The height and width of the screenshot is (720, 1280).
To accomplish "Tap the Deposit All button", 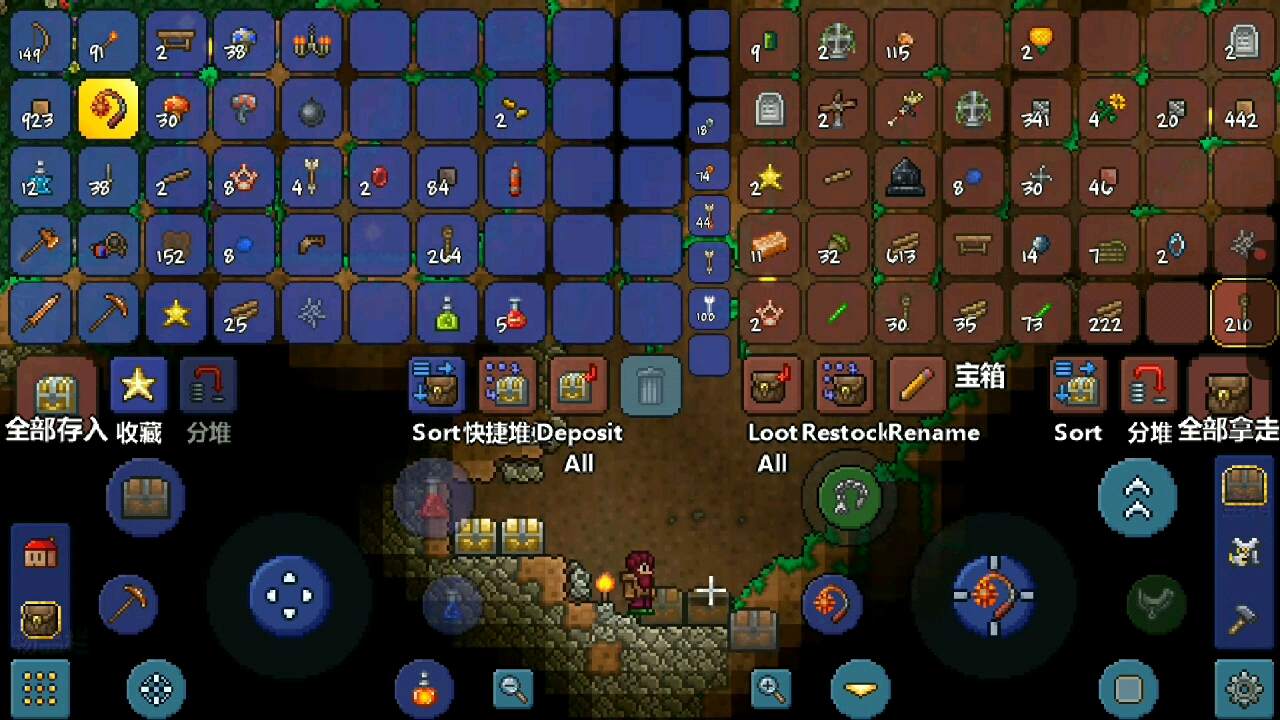I will (578, 386).
